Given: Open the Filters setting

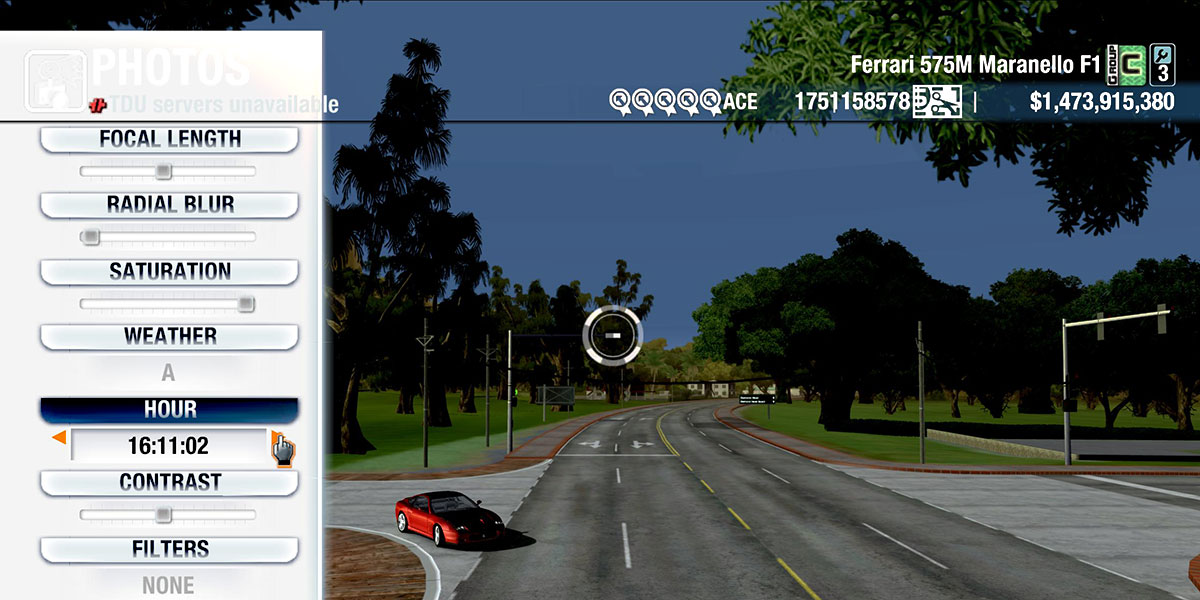Looking at the screenshot, I should tap(169, 550).
